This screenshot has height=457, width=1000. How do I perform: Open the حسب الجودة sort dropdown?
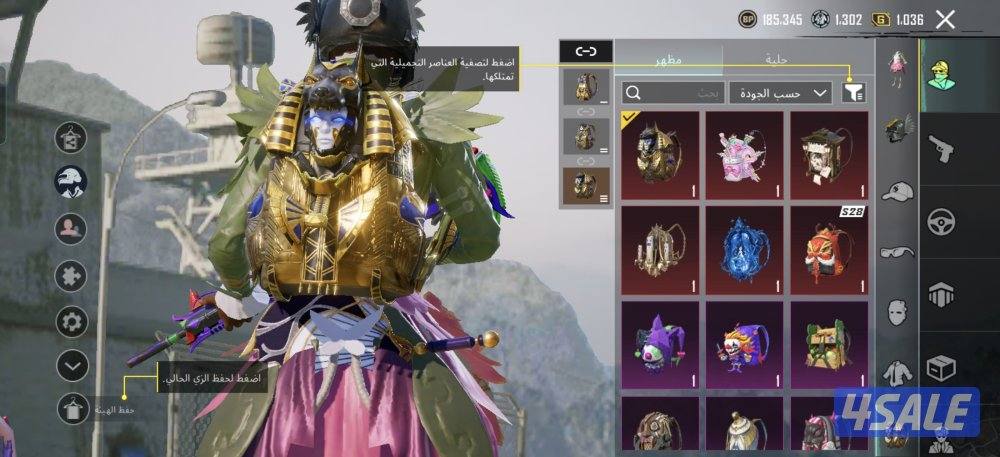pyautogui.click(x=781, y=93)
